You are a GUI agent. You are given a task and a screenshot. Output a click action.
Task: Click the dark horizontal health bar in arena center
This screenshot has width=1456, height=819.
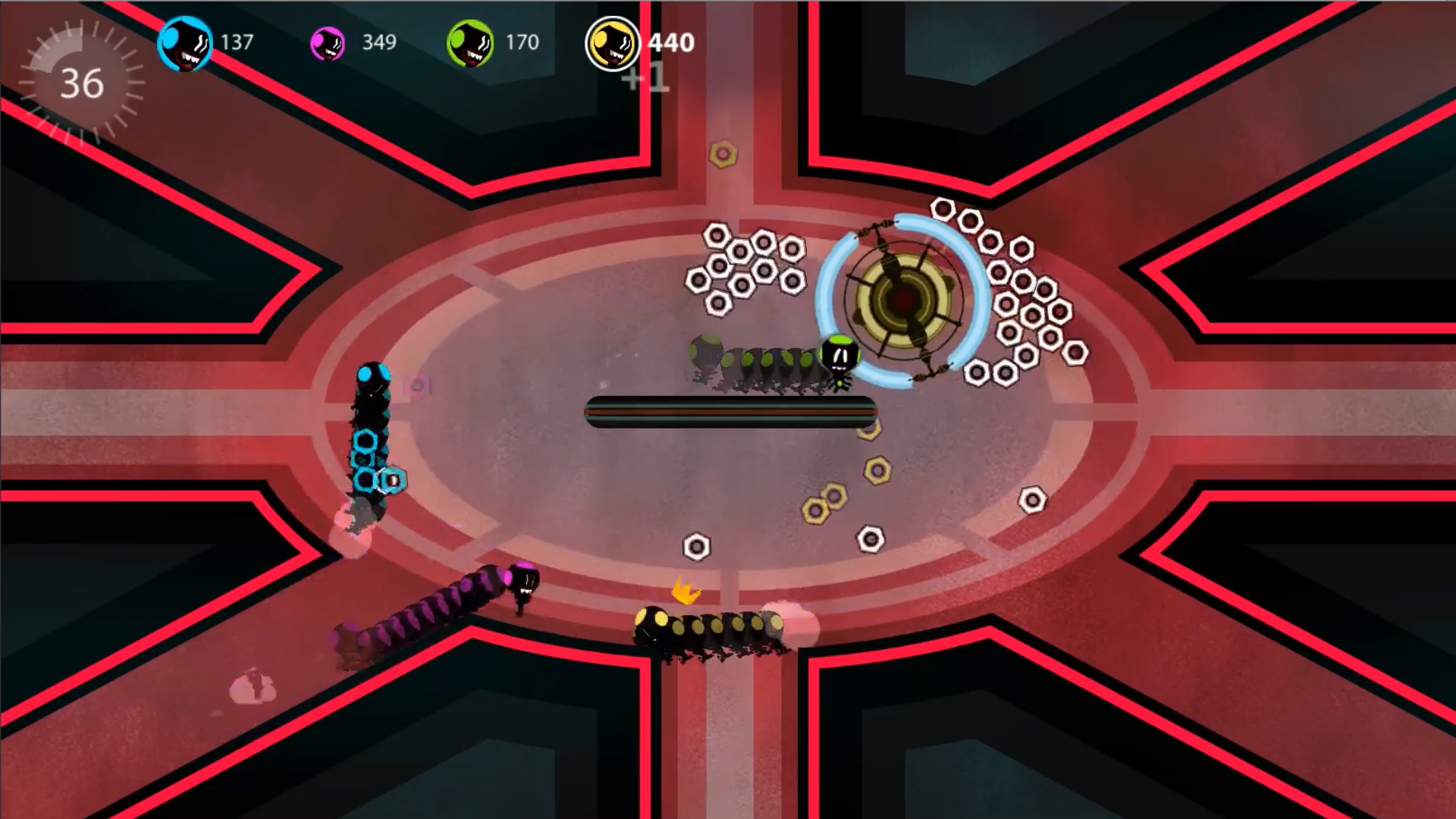click(728, 412)
